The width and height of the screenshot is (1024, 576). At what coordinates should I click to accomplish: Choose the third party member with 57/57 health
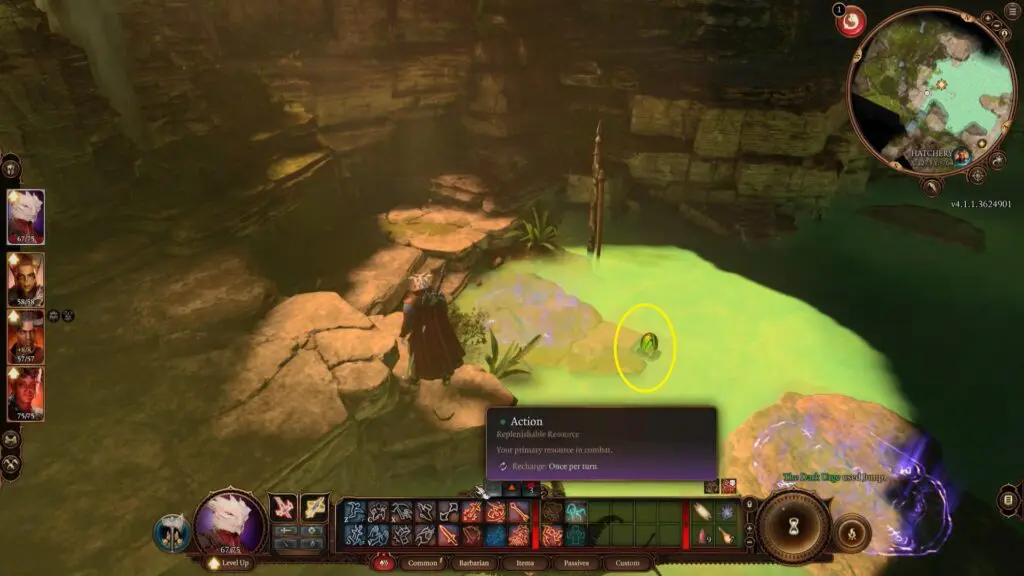26,337
